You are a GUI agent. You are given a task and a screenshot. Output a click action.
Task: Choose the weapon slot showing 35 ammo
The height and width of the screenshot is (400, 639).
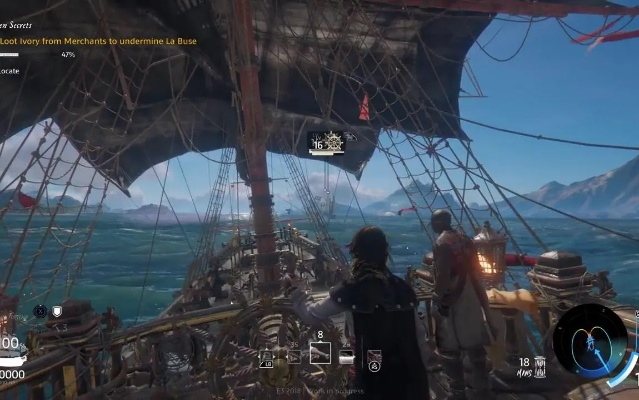point(294,356)
